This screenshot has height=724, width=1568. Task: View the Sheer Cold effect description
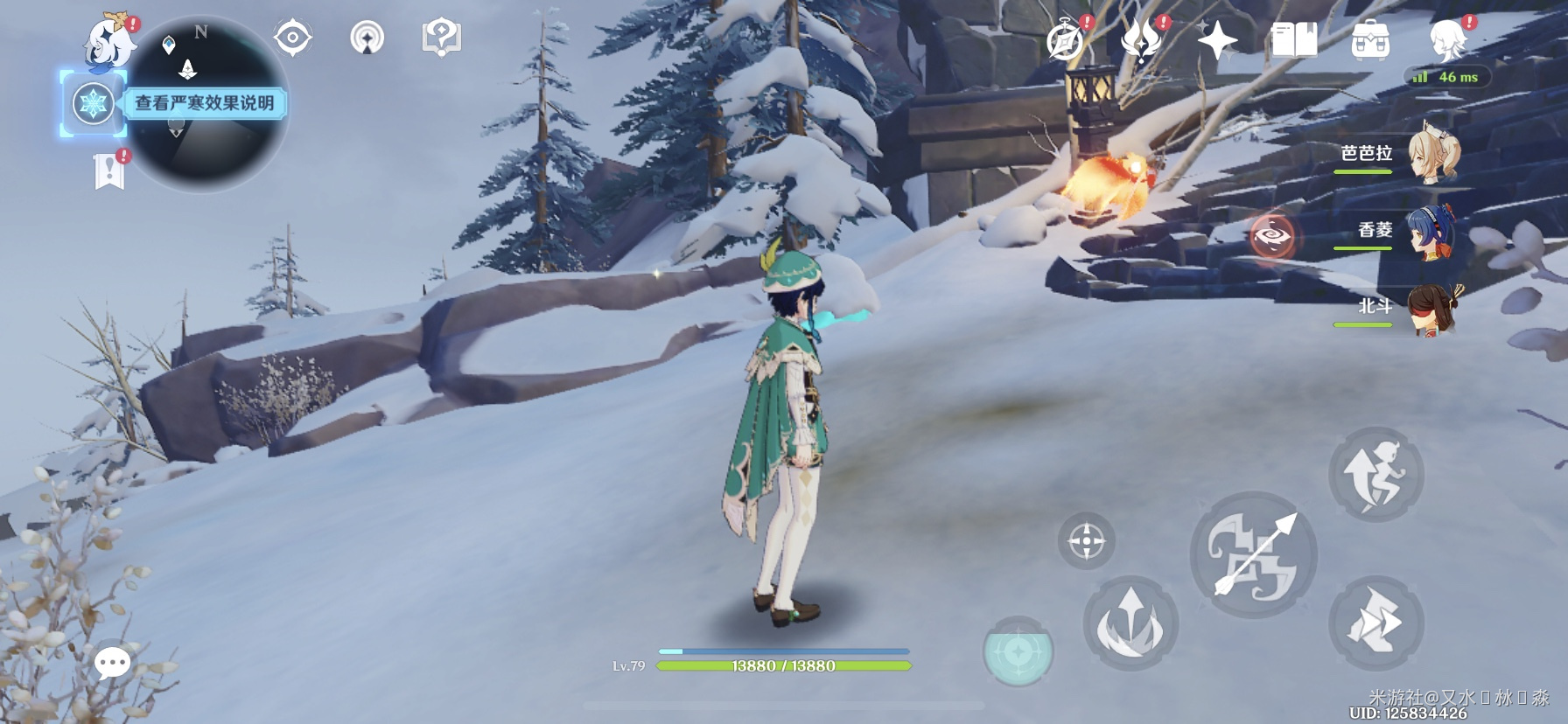point(204,103)
